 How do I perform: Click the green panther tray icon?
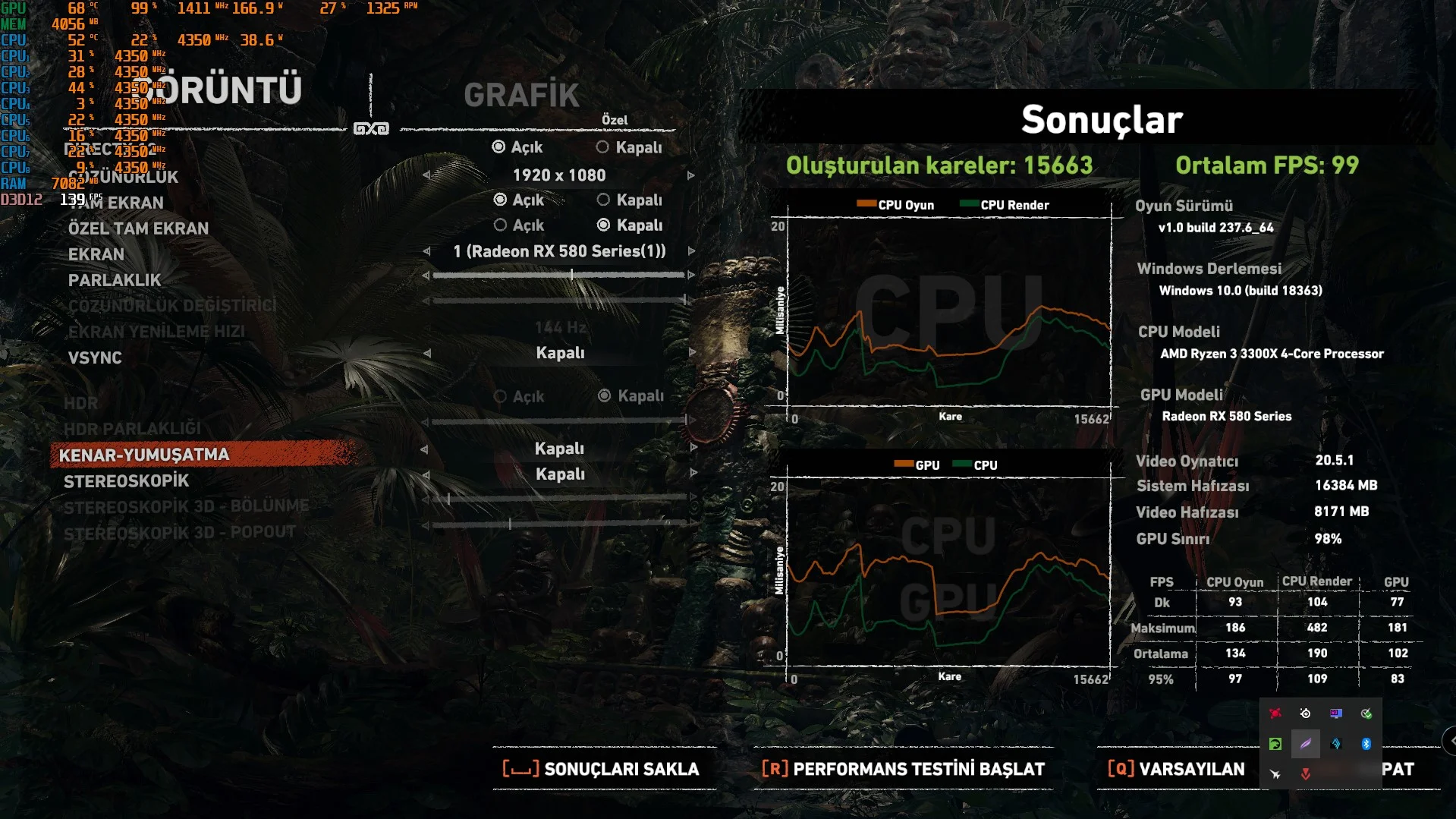1275,744
